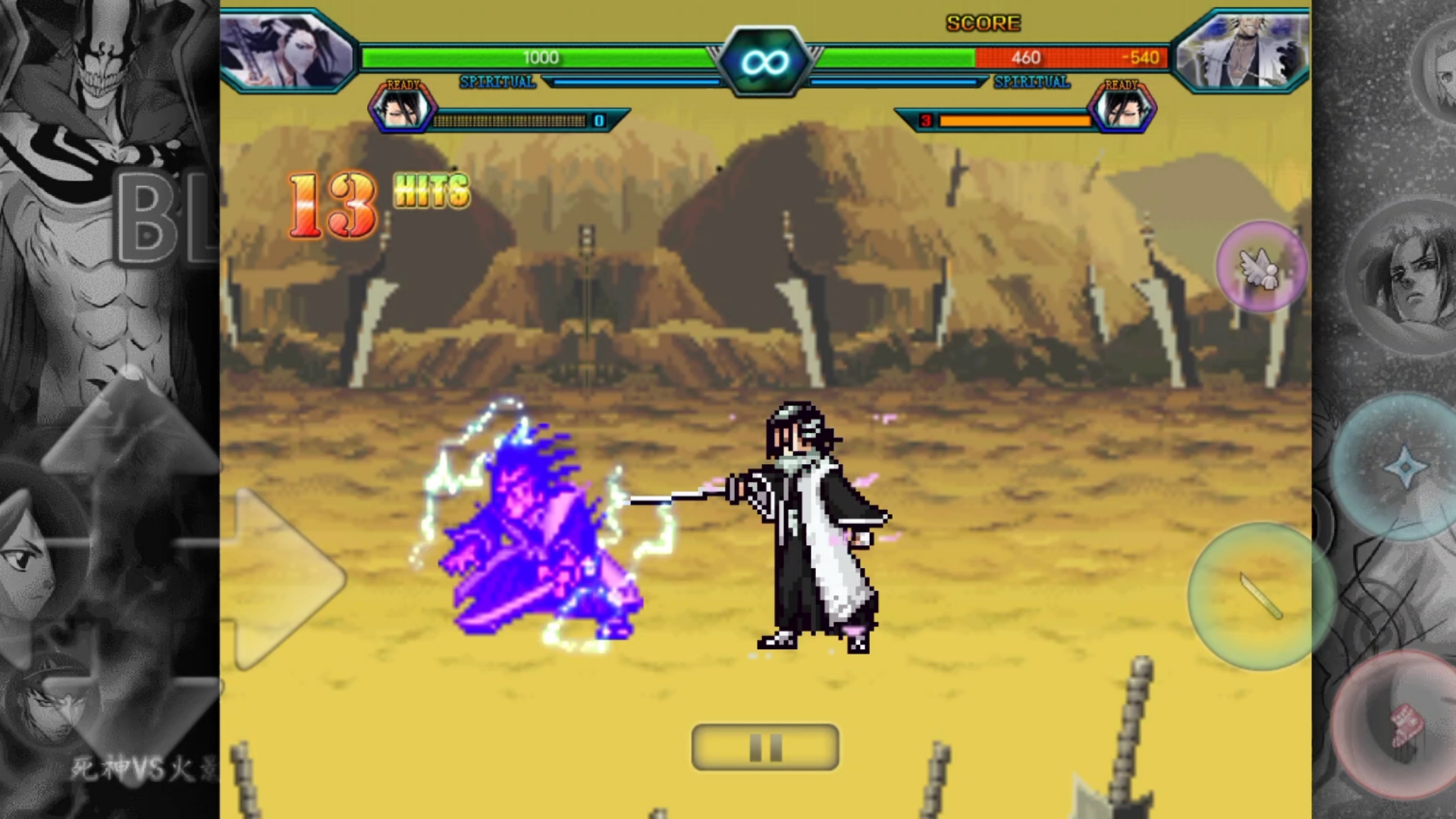The image size is (1456, 819).
Task: Tap the green 1000 health bar
Action: (x=540, y=58)
